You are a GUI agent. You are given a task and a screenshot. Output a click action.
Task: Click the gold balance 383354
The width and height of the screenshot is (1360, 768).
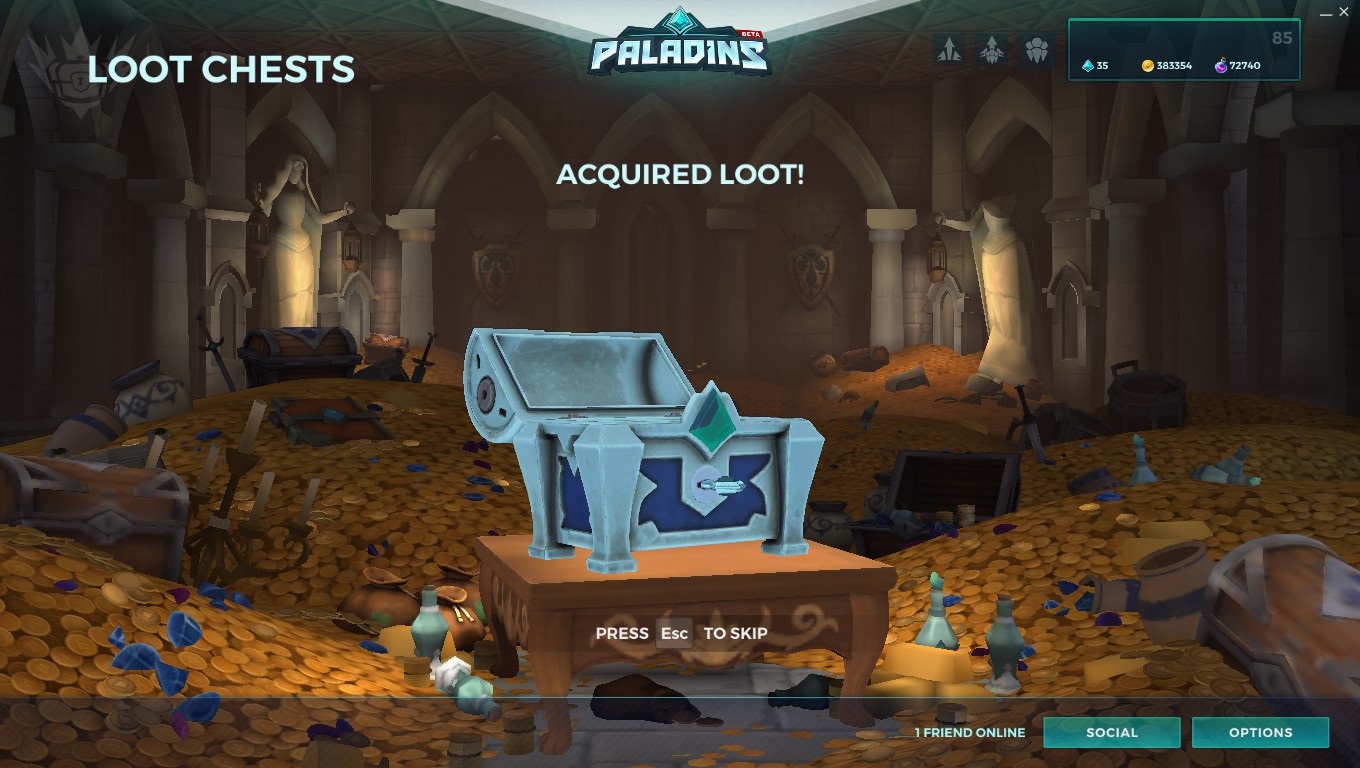click(x=1177, y=66)
